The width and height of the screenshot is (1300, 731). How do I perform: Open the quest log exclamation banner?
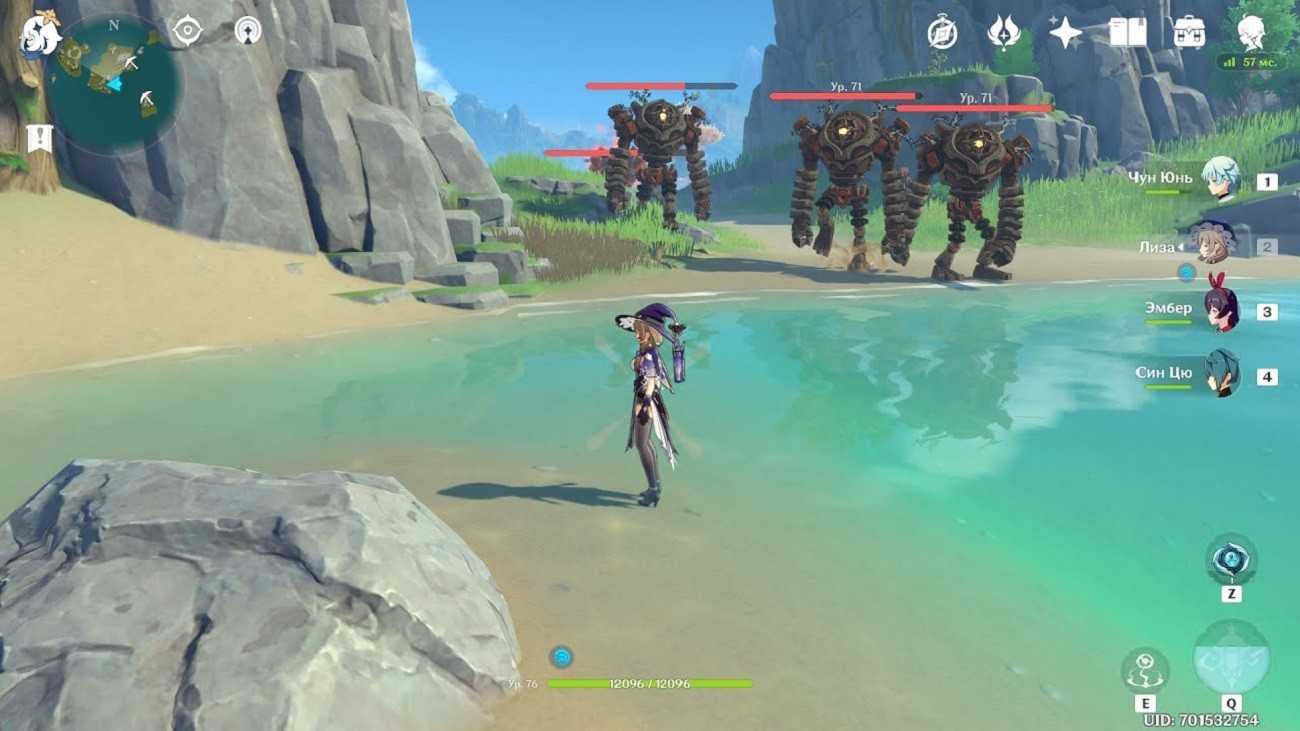point(40,138)
